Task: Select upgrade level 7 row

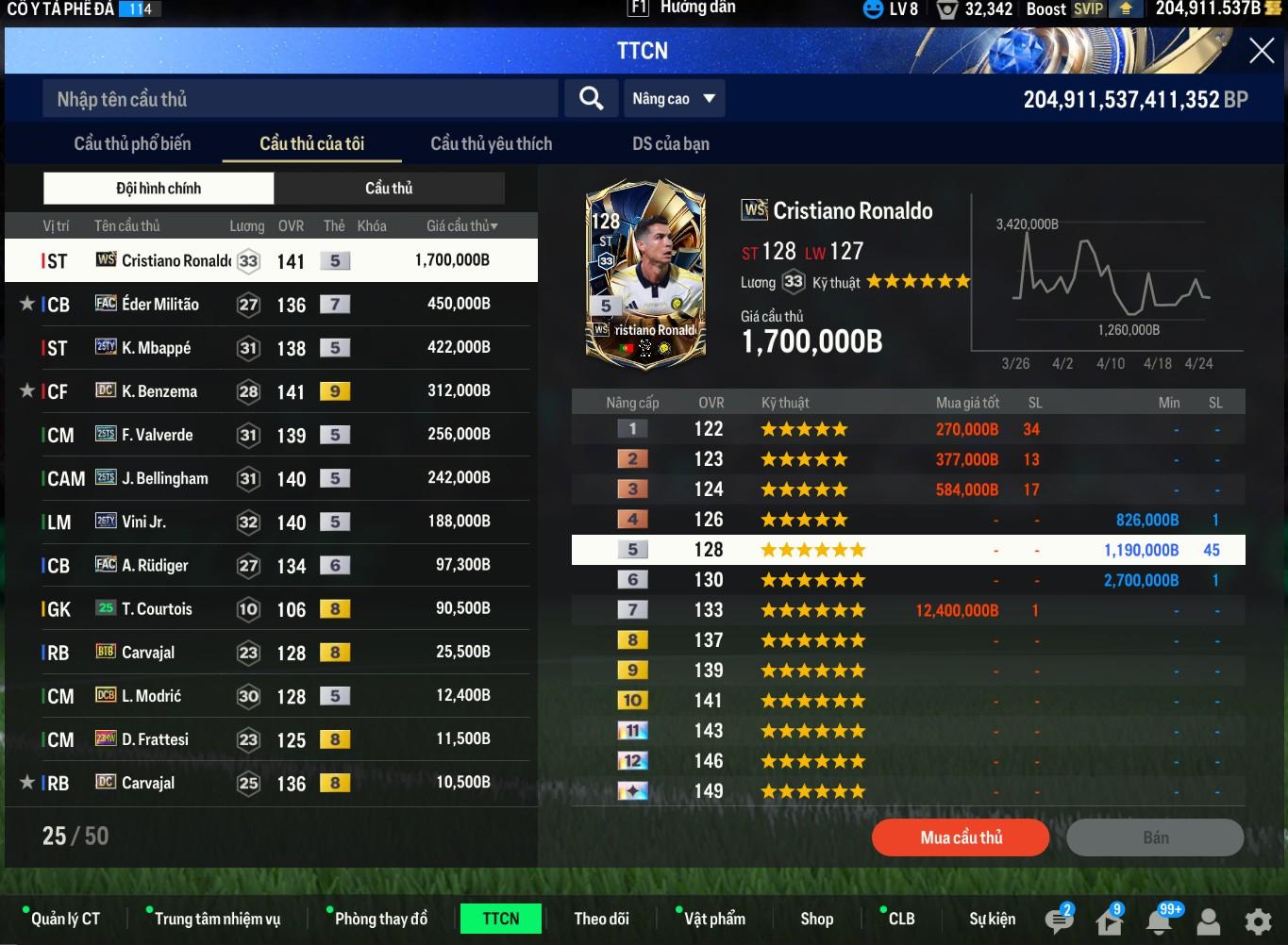Action: tap(908, 610)
